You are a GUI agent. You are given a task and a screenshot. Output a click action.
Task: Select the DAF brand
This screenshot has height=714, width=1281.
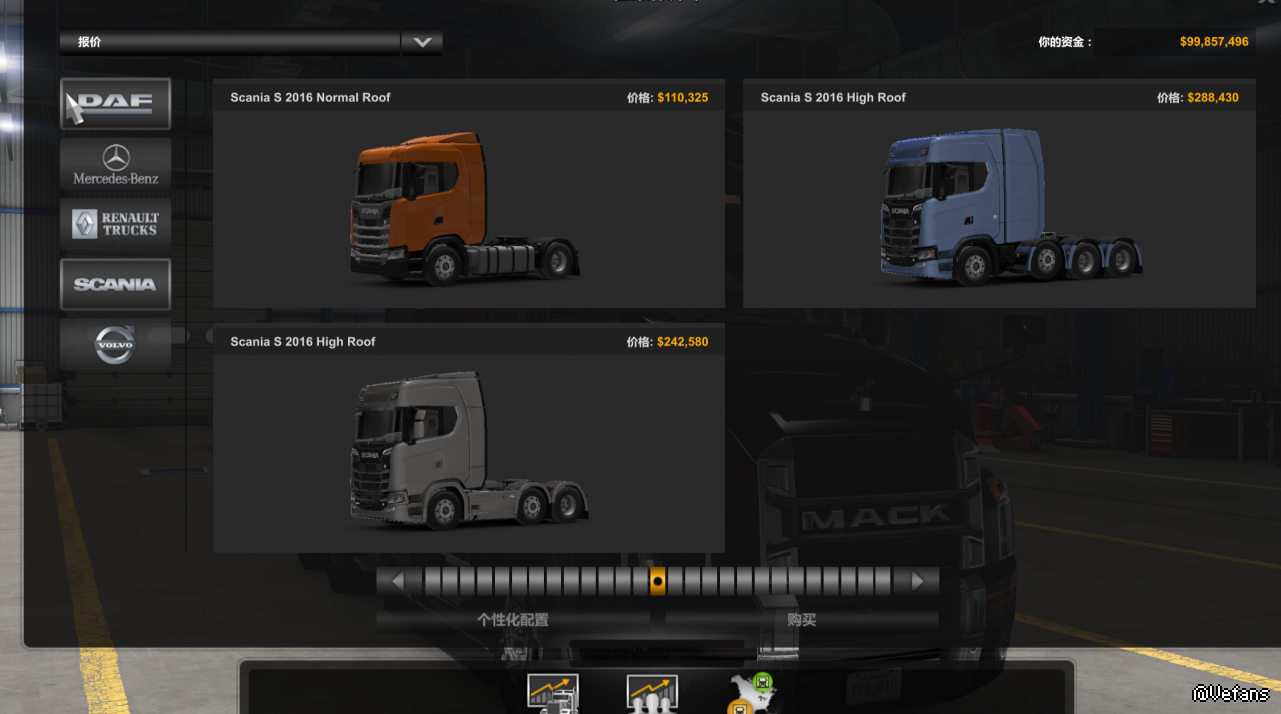pyautogui.click(x=115, y=104)
